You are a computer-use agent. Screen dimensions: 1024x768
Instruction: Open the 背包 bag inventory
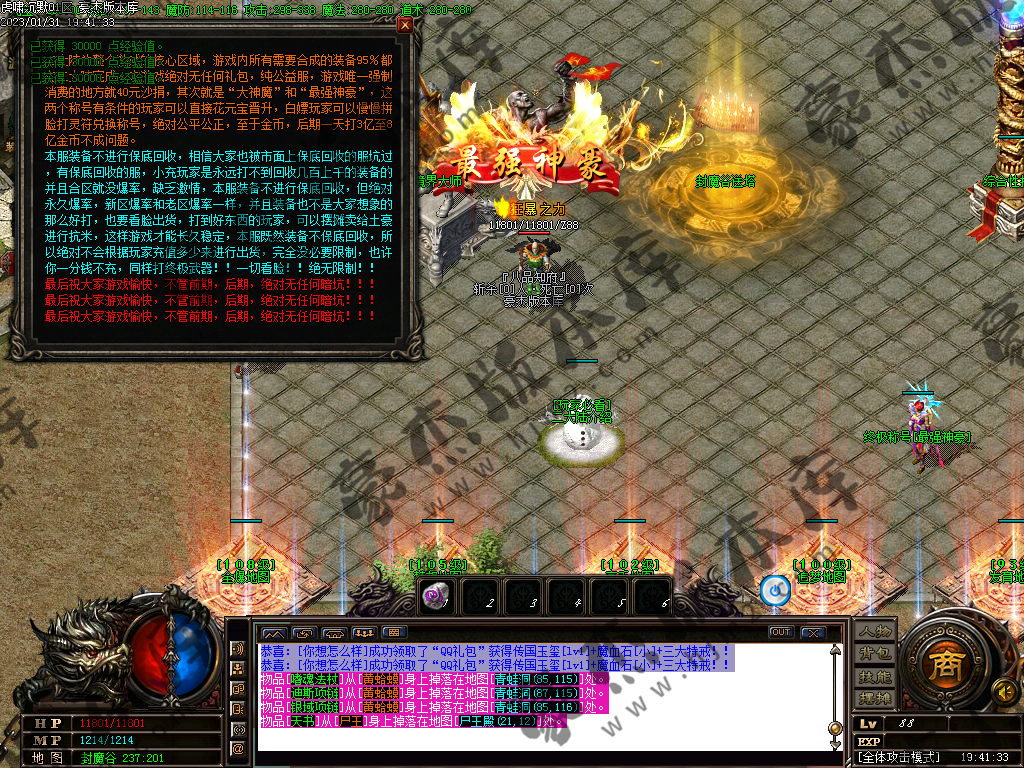coord(874,653)
